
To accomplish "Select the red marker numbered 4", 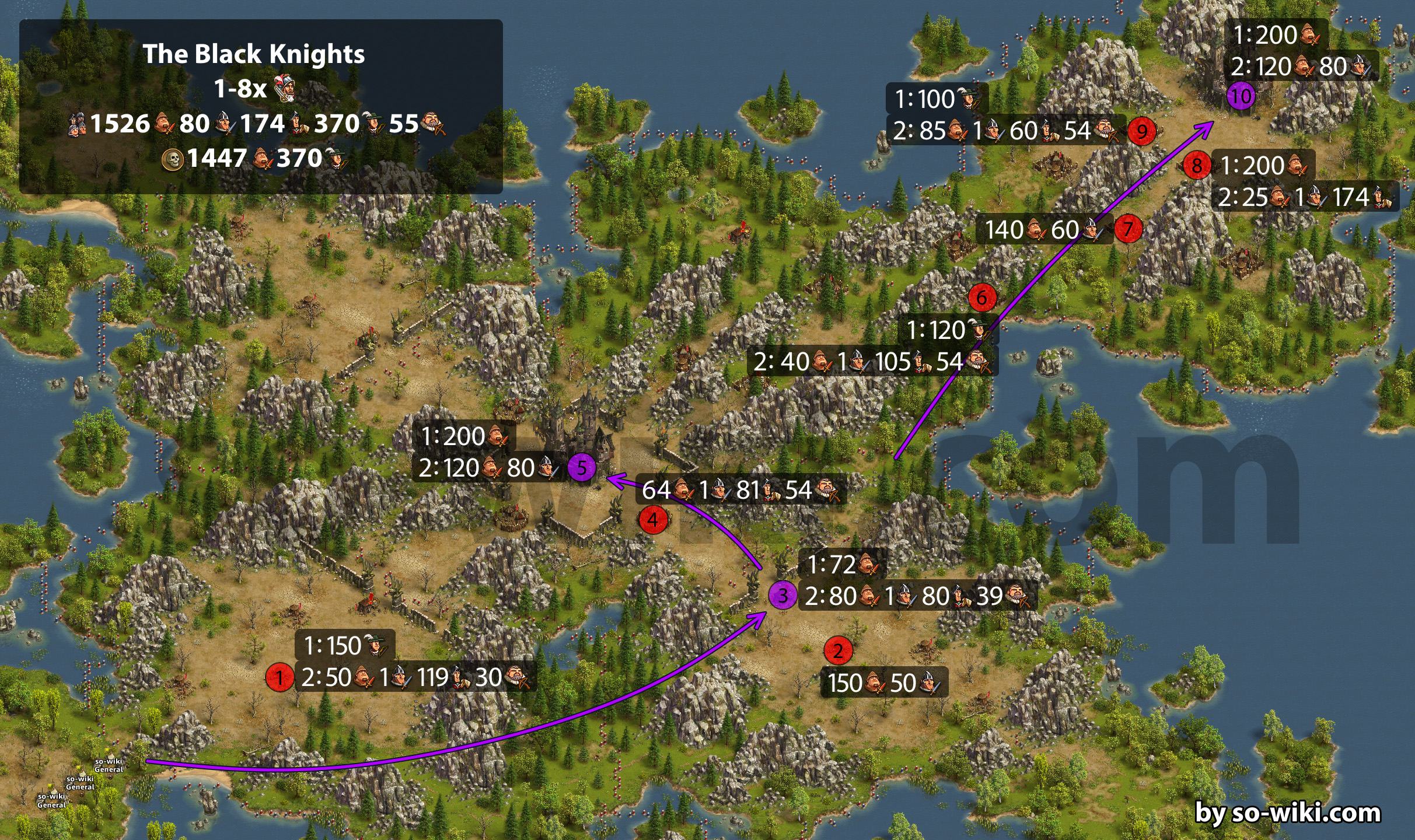I will click(x=653, y=519).
